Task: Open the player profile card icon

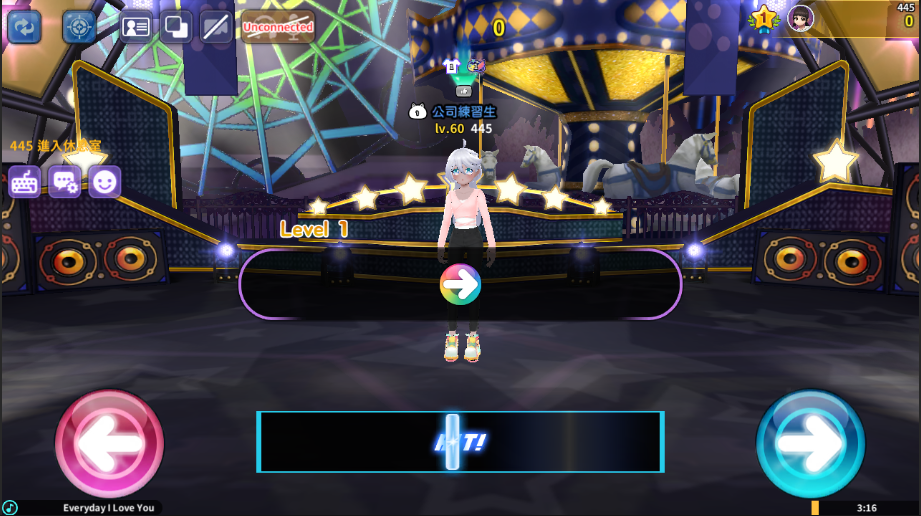Action: 135,27
